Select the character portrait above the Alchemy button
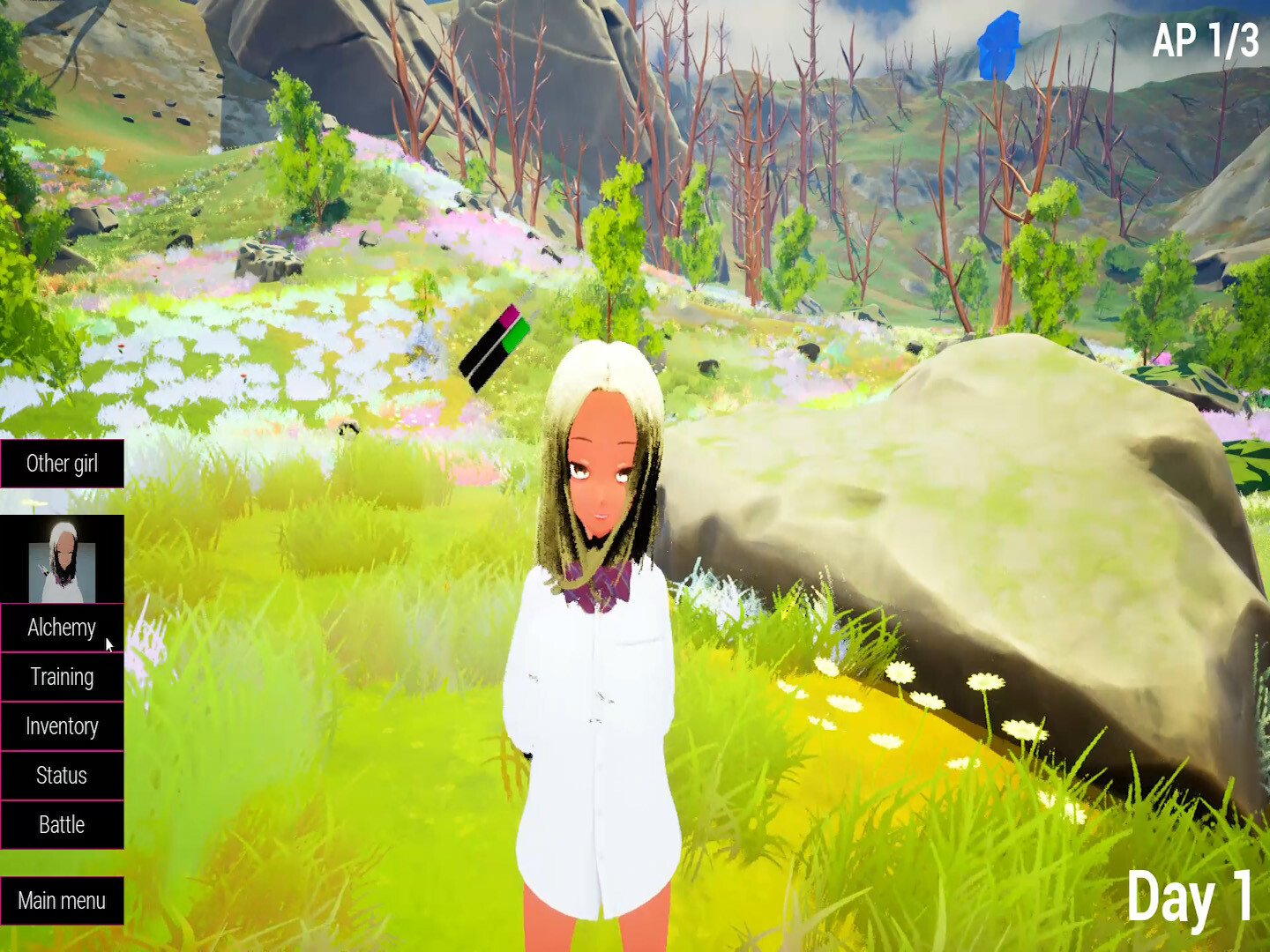 (62, 557)
